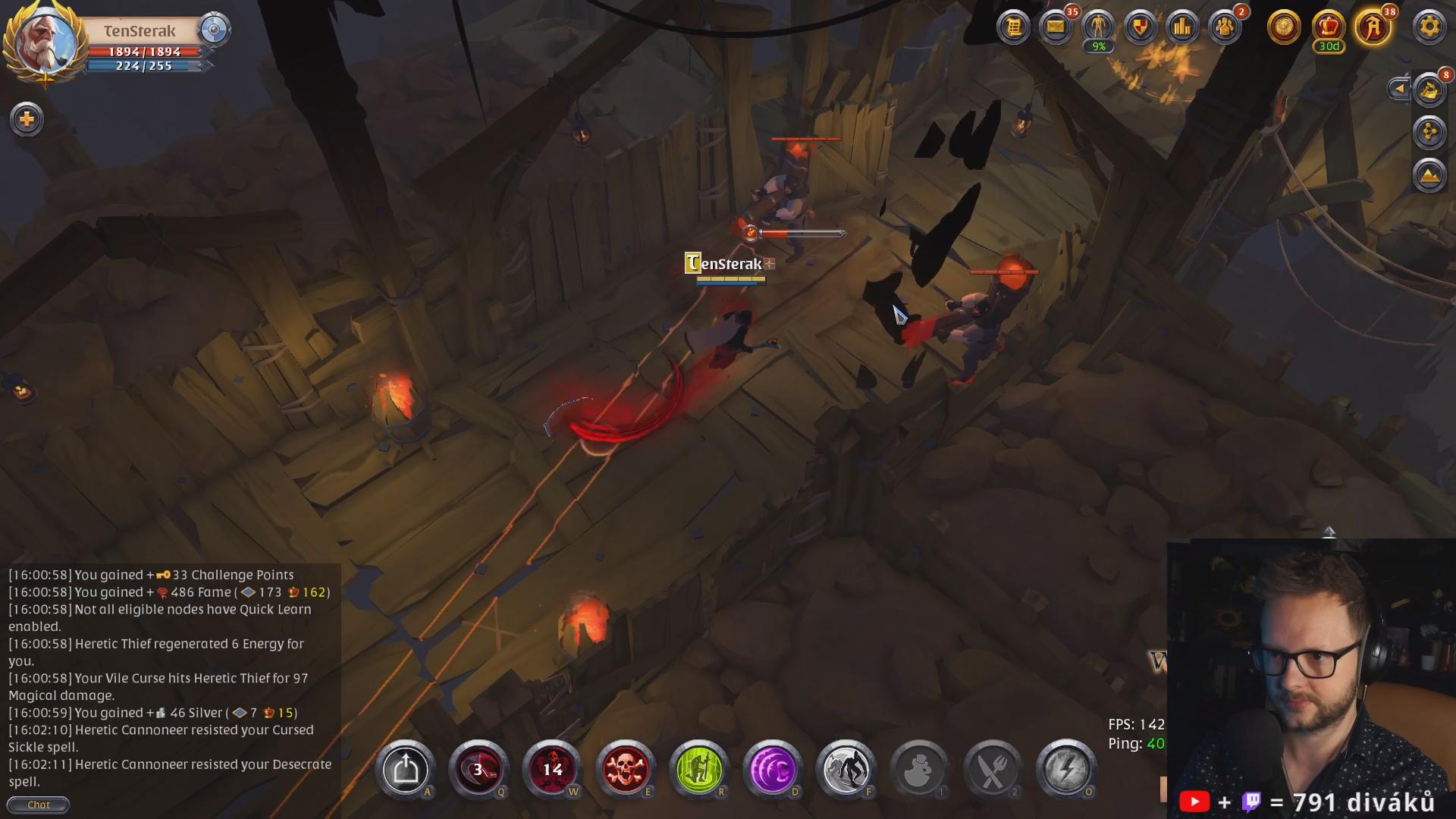
Task: Open the glowing red Albion 'A' icon
Action: click(x=1373, y=28)
